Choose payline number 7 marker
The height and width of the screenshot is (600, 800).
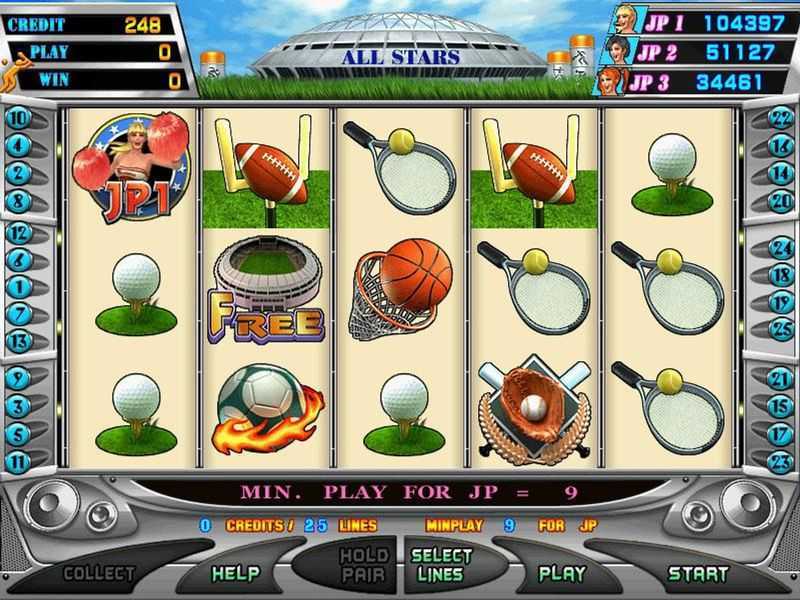pos(18,313)
